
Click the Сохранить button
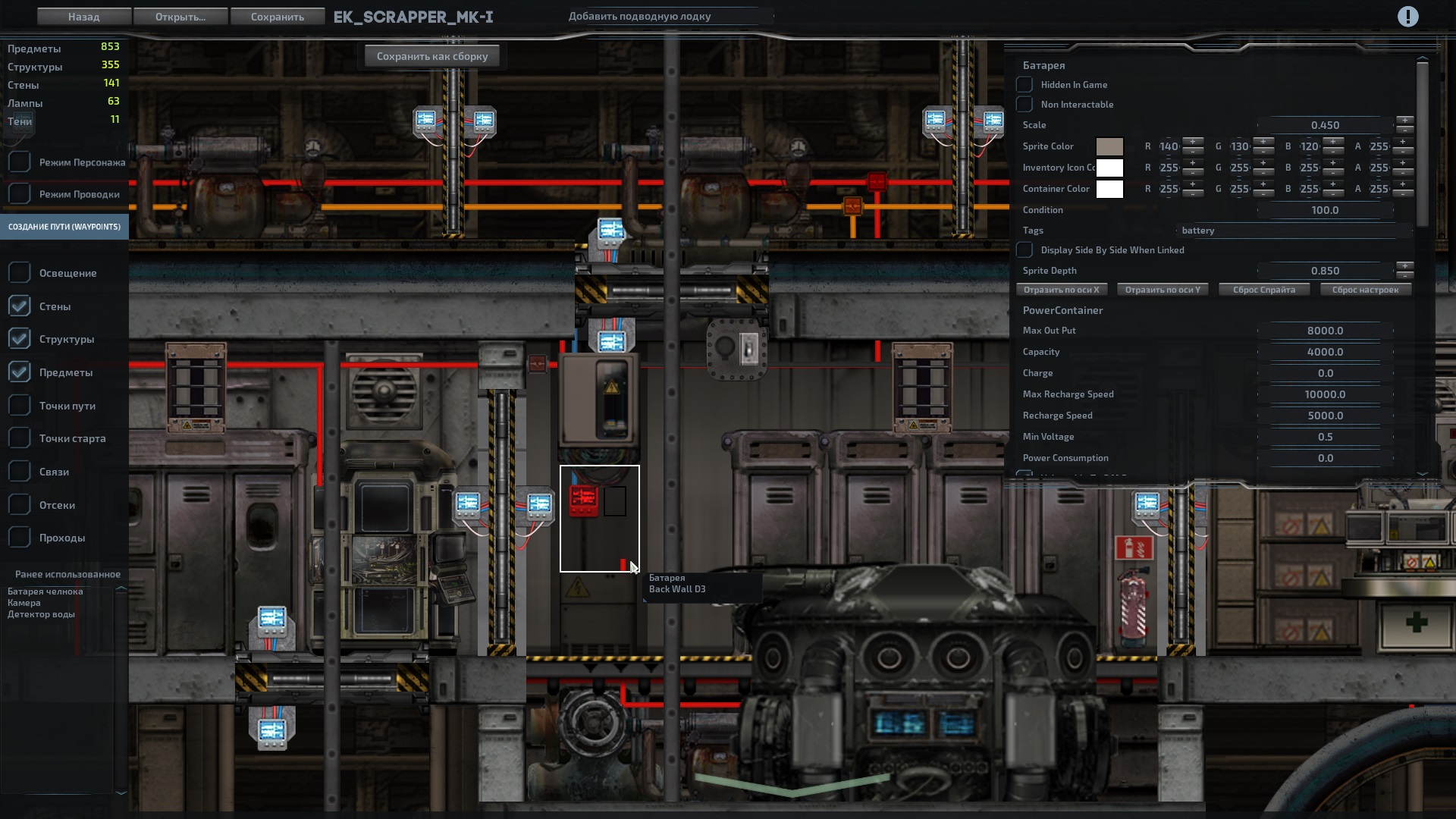click(x=278, y=16)
